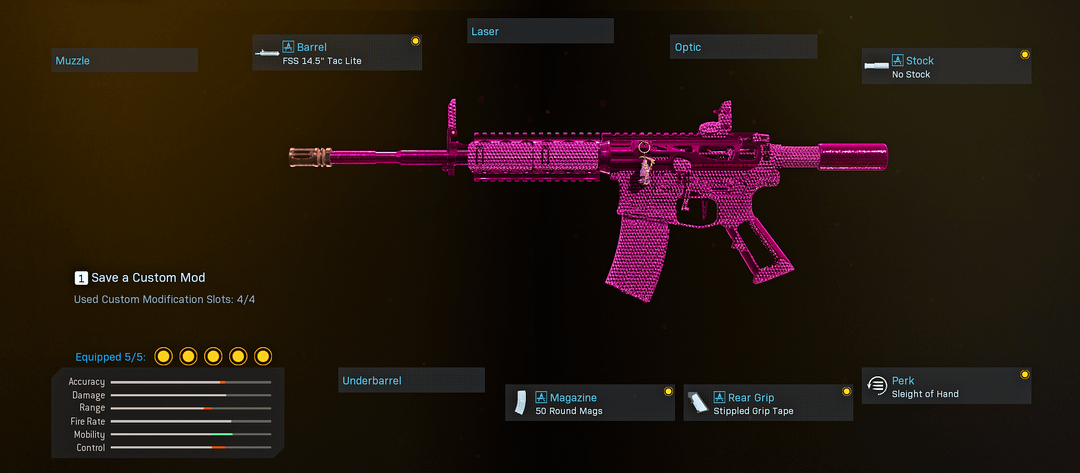Click Save a Custom Mod

(x=140, y=277)
